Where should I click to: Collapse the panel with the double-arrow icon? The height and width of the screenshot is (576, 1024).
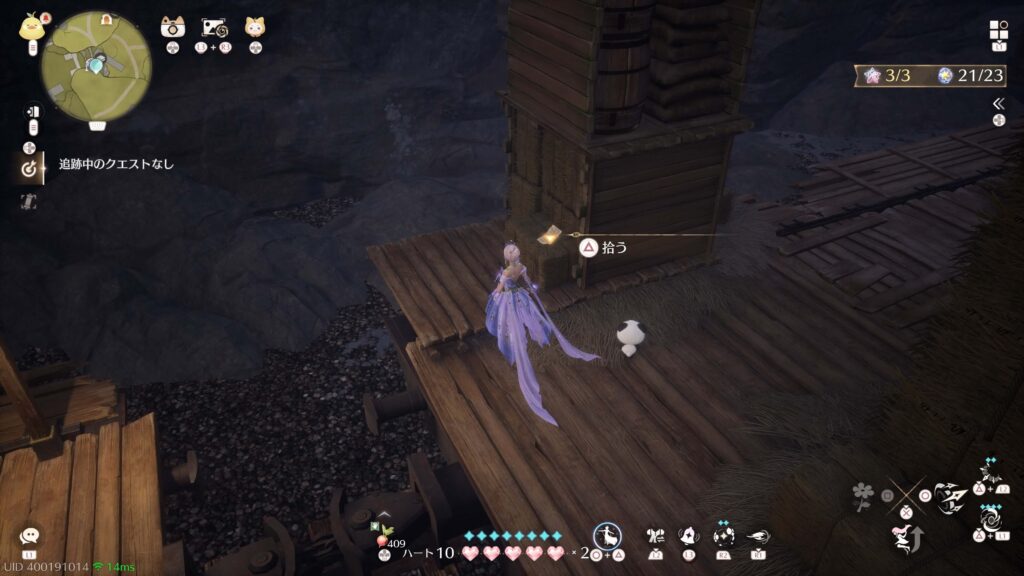(x=998, y=103)
